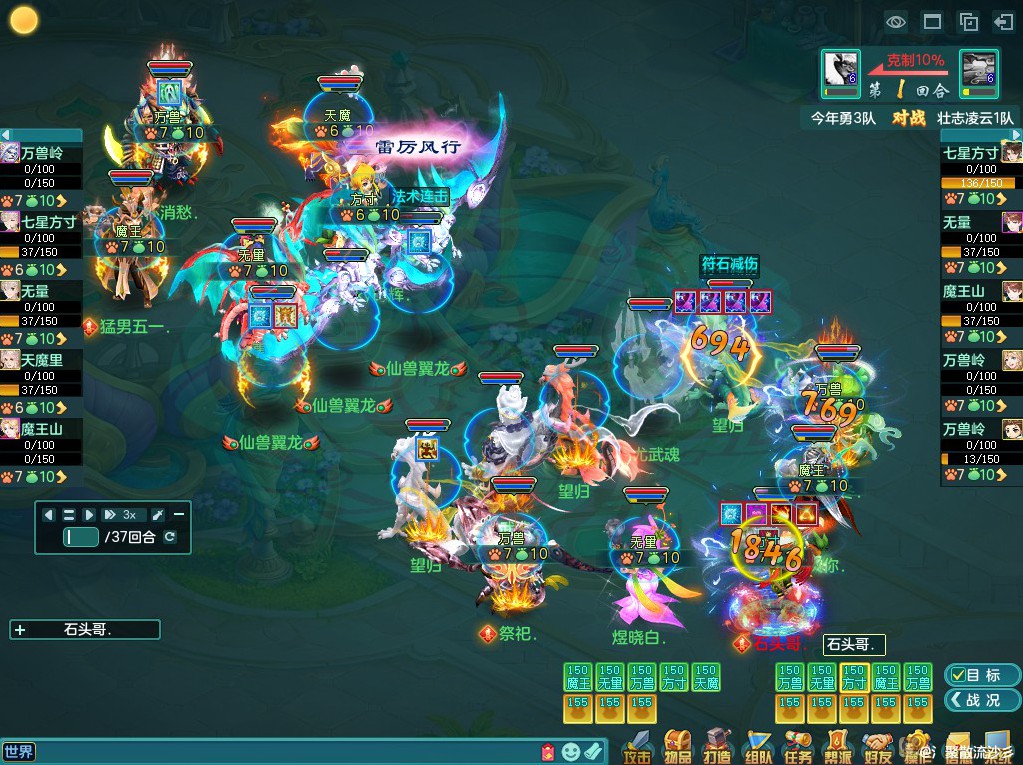This screenshot has height=765, width=1023.
Task: Toggle the eye visibility icon
Action: click(895, 21)
